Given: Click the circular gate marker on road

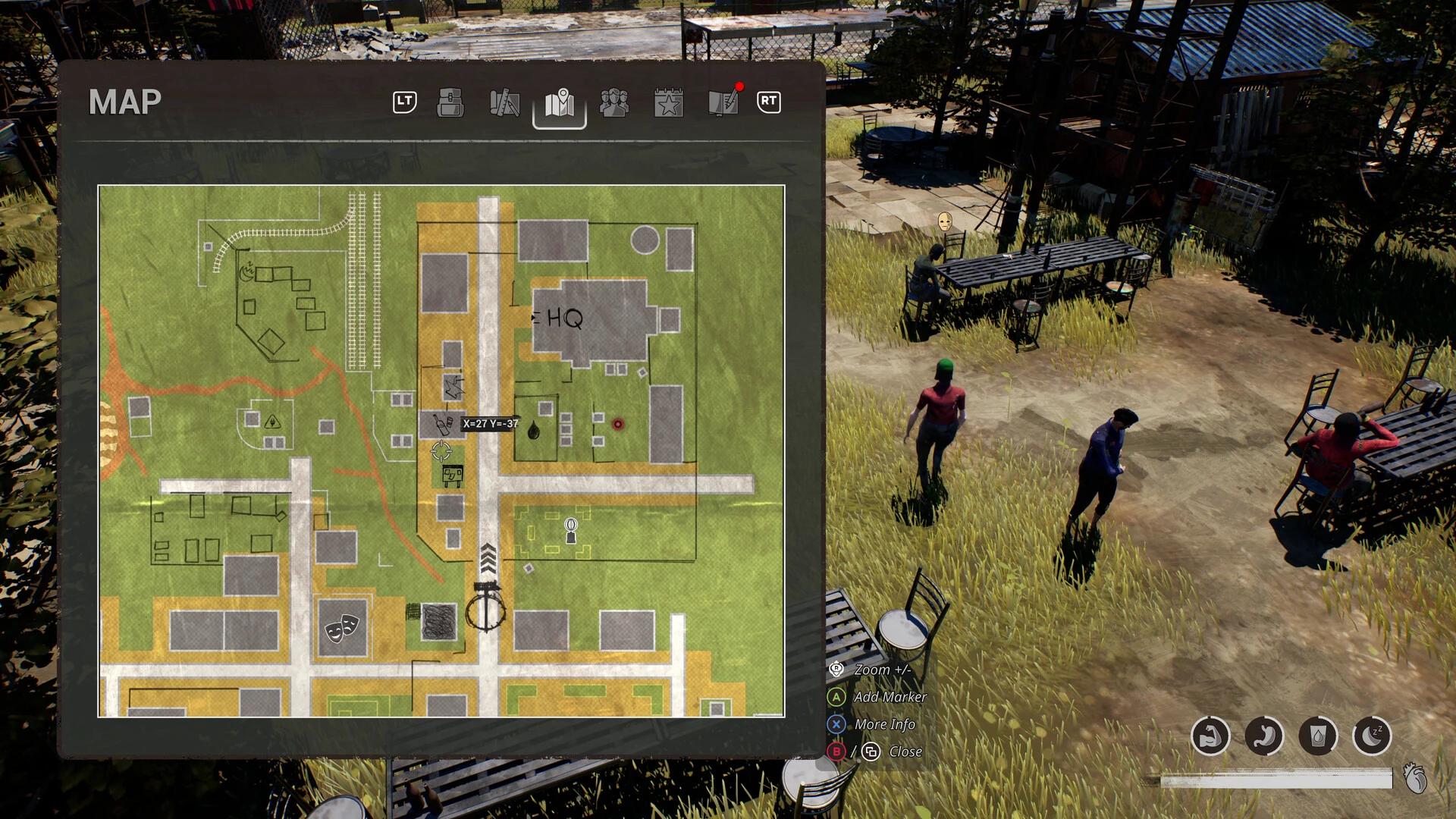Looking at the screenshot, I should (x=486, y=608).
